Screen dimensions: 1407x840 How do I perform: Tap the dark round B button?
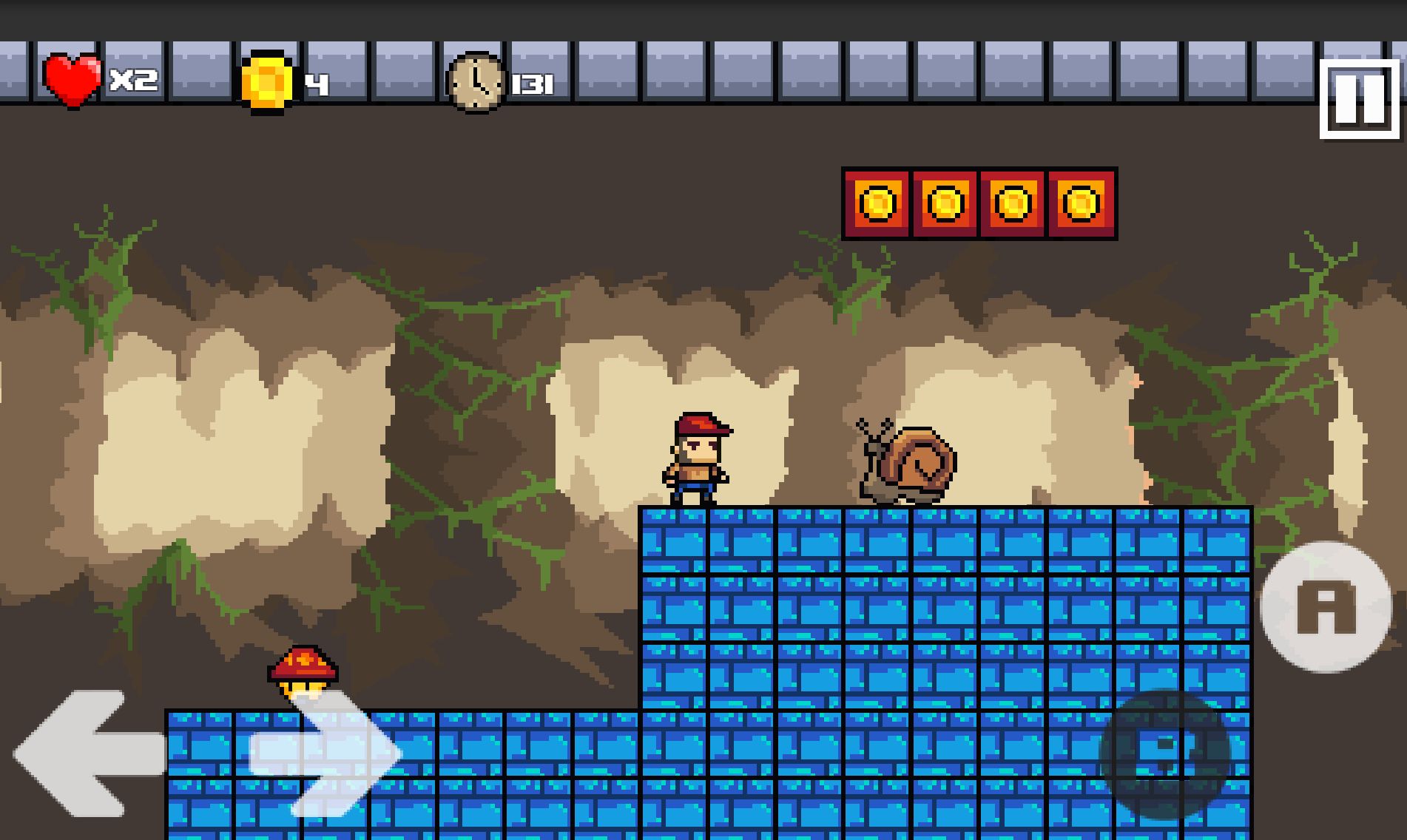coord(1164,756)
